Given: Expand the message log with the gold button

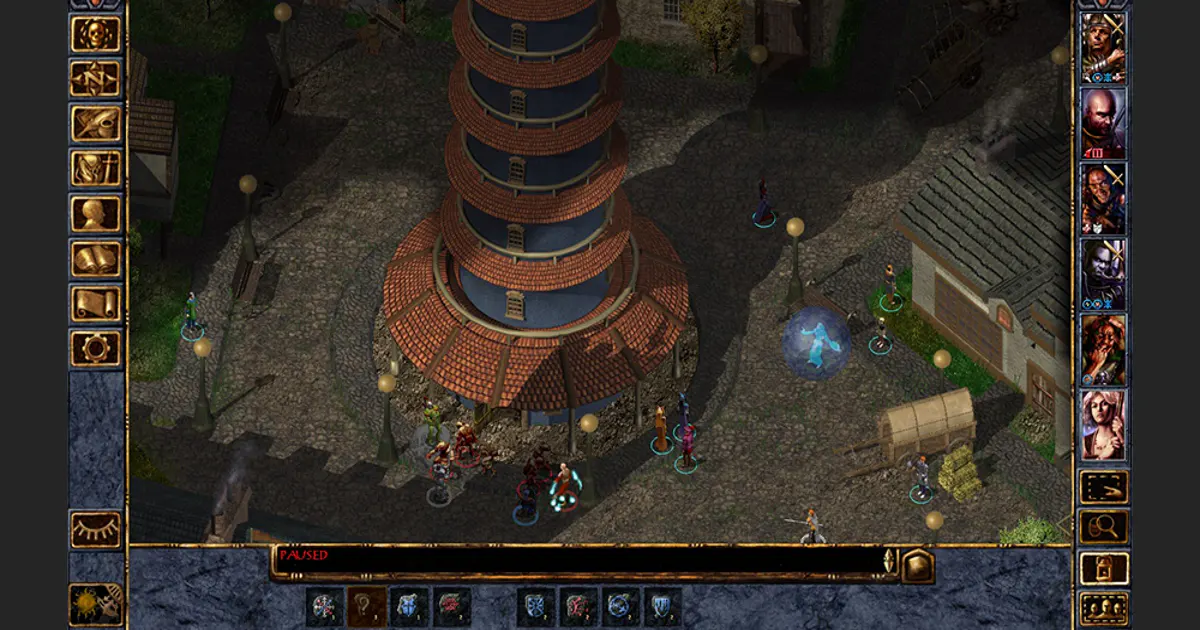Looking at the screenshot, I should [917, 566].
